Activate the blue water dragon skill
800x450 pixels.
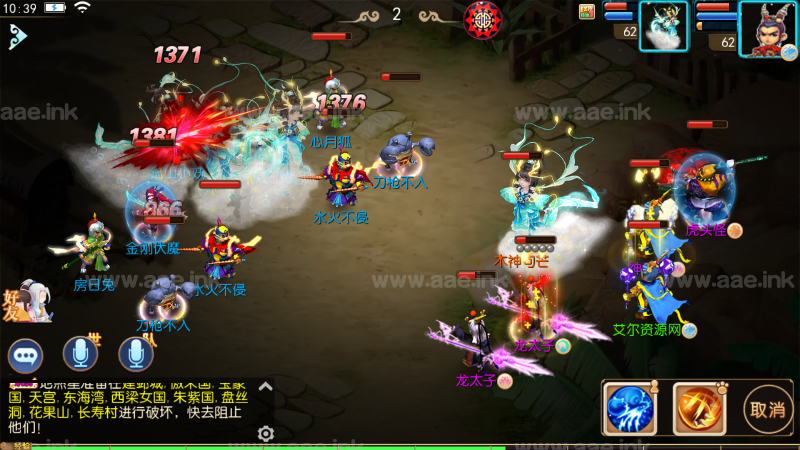(629, 409)
